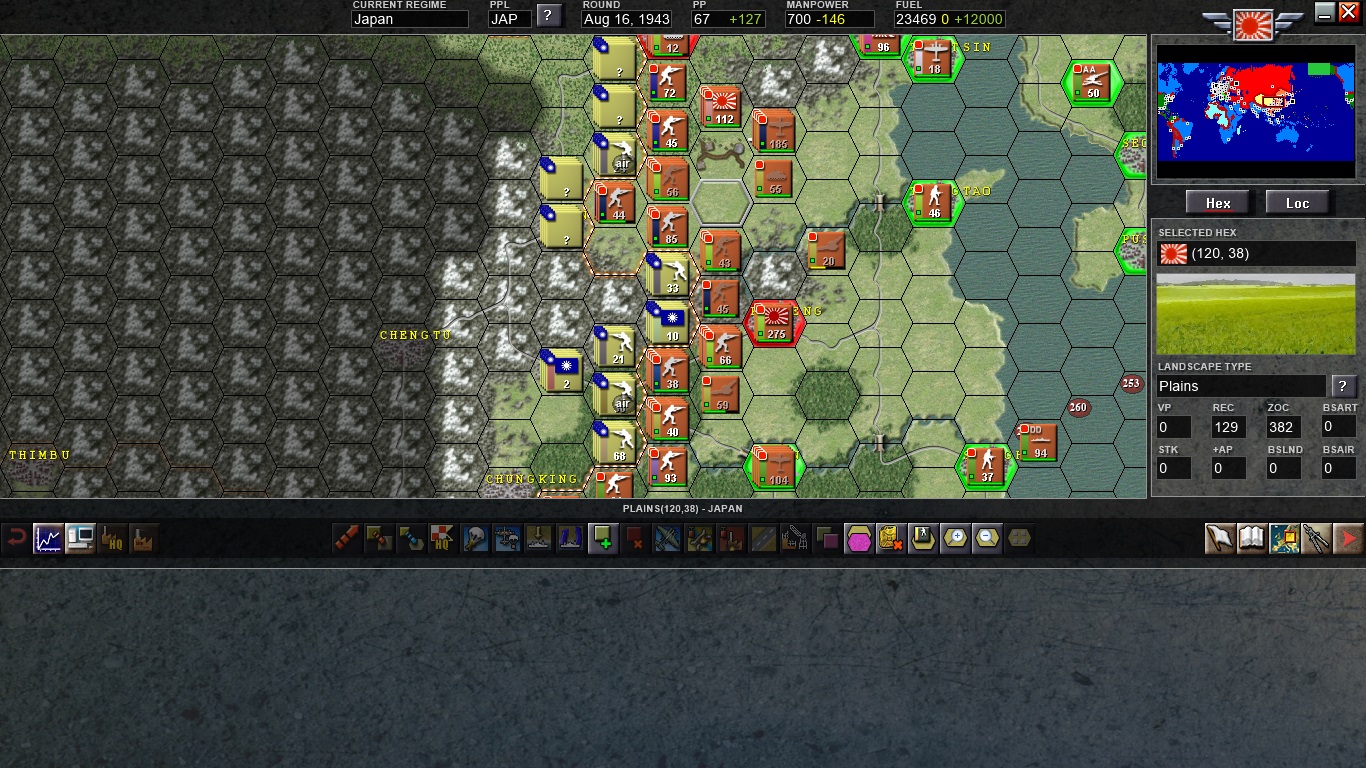Viewport: 1366px width, 768px height.
Task: Zoom out of the map
Action: (x=986, y=538)
